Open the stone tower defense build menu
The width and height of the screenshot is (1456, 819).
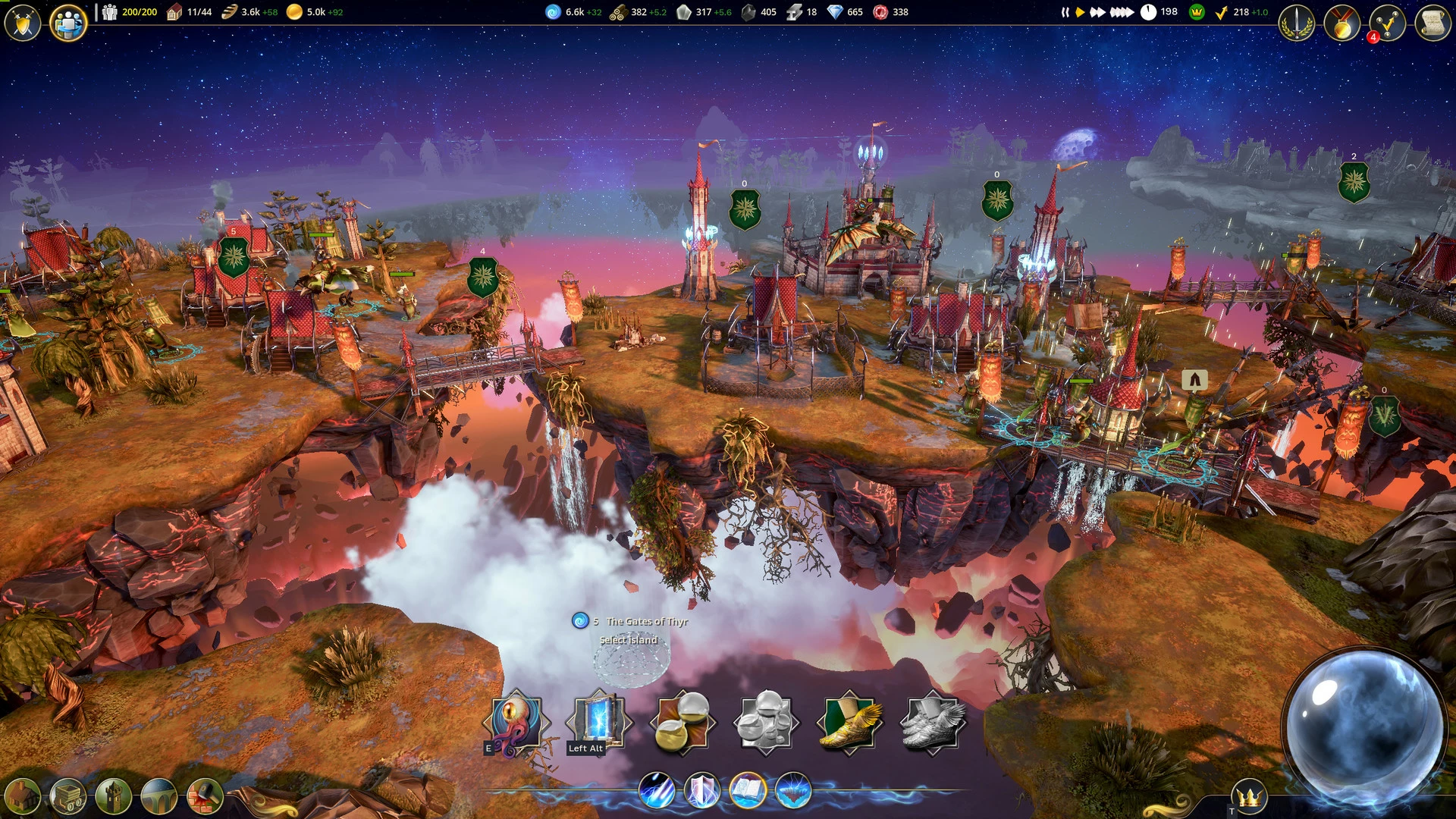click(114, 796)
